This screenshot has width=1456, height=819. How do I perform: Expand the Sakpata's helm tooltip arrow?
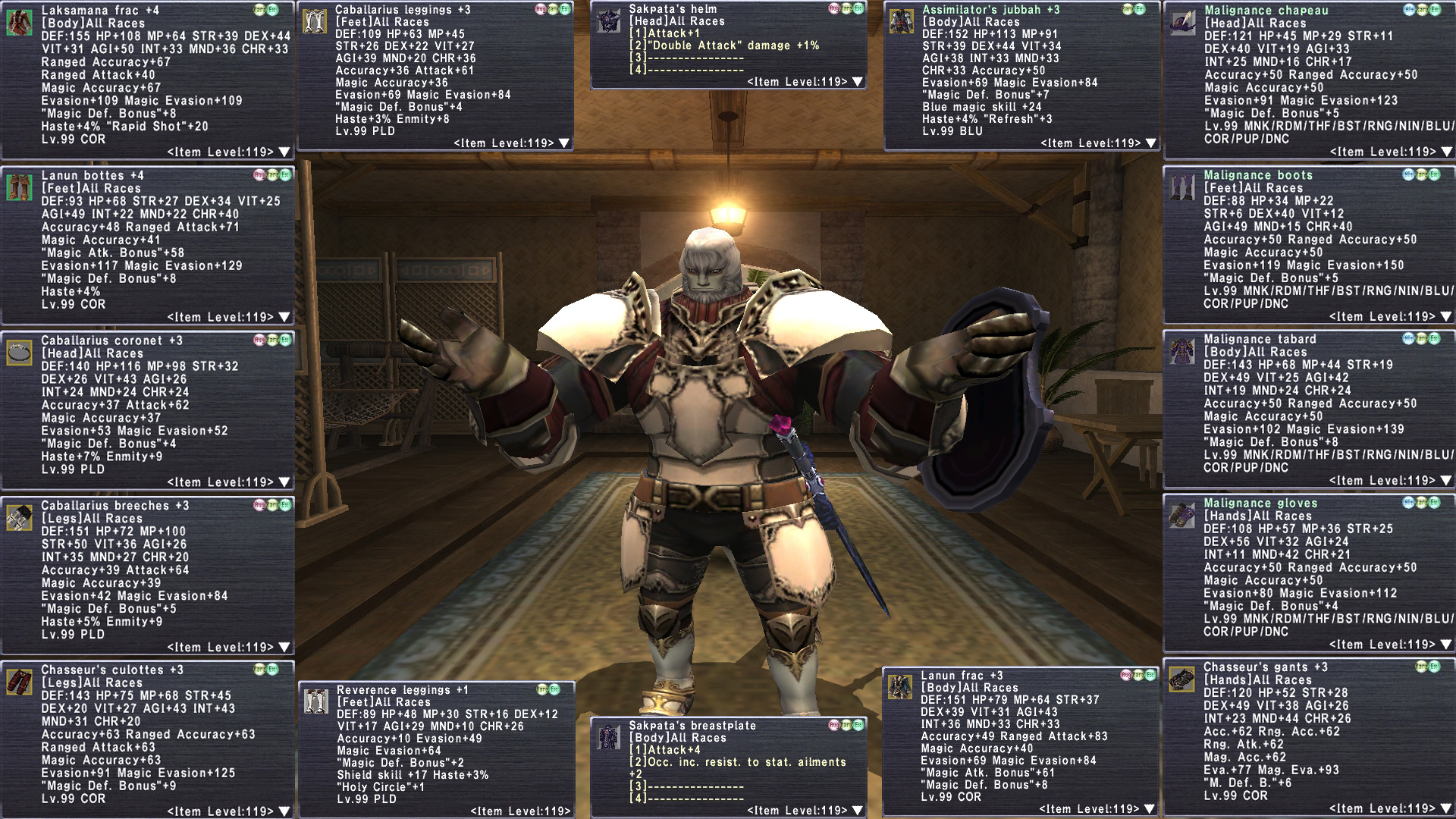858,81
